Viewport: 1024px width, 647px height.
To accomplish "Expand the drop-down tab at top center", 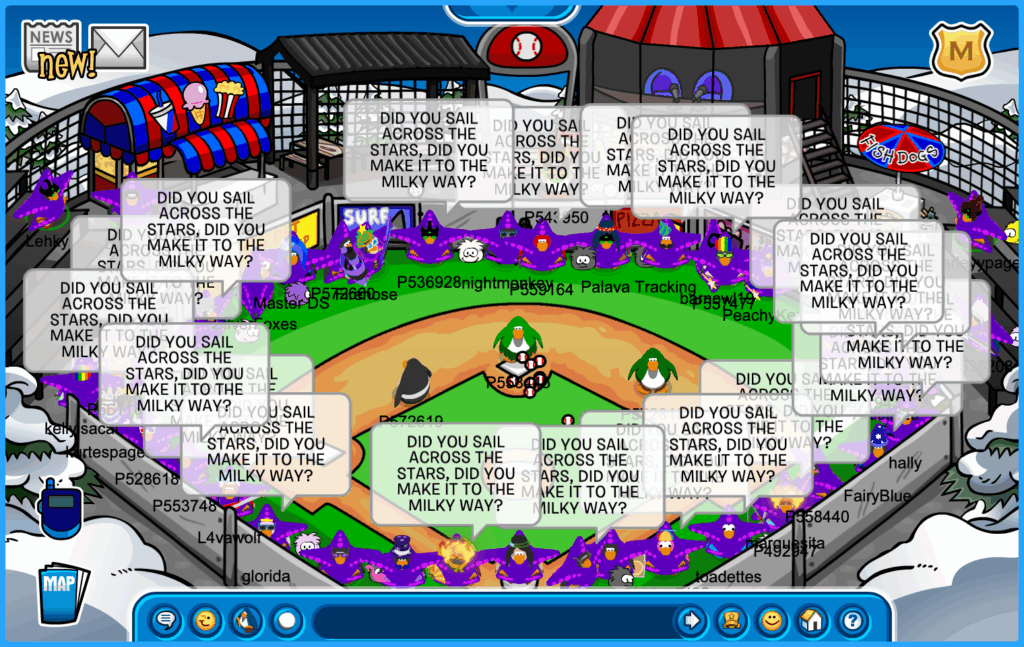I will [x=512, y=12].
